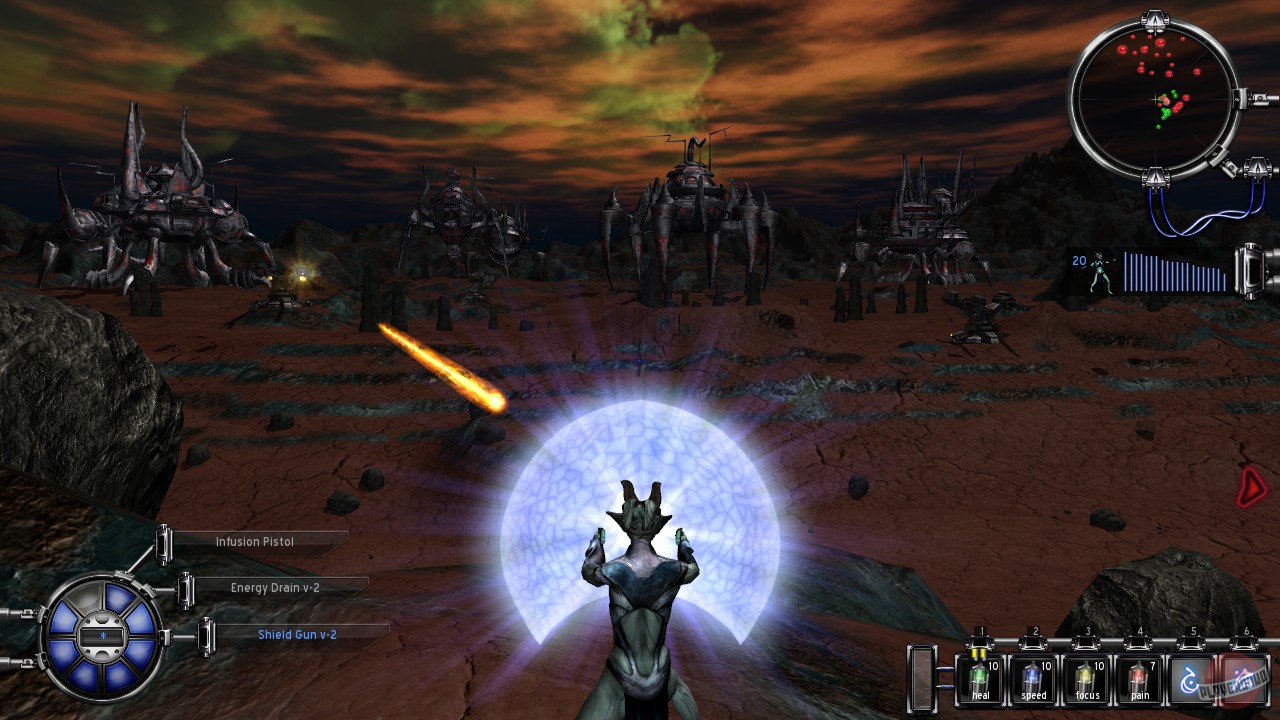Expand the Infusion Pistol connector node
Screen dimensions: 1280x720
click(163, 547)
